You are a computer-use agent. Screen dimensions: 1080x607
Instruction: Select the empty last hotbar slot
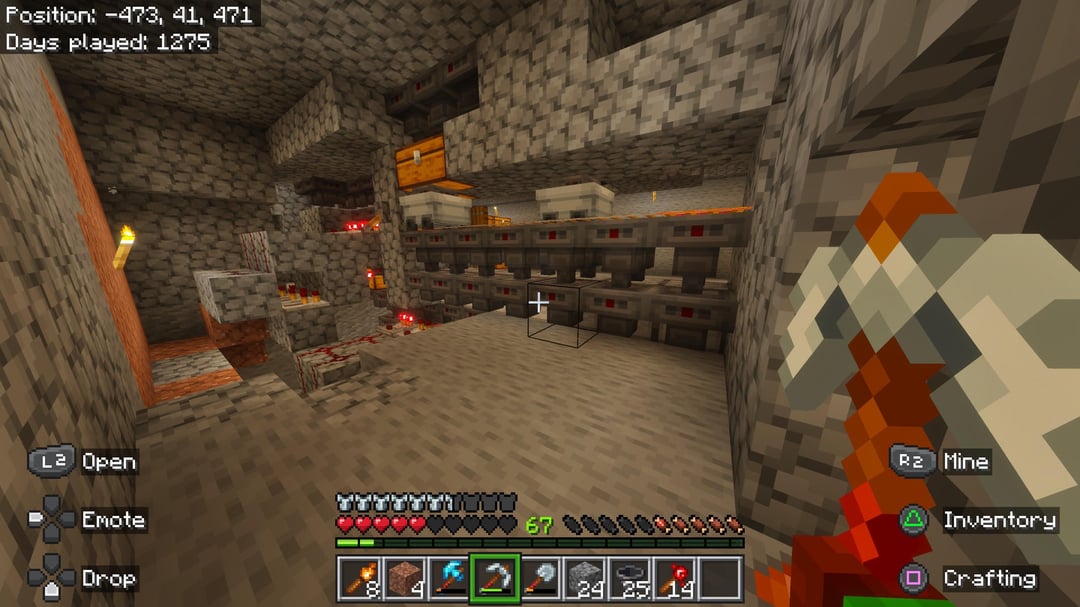coord(720,579)
